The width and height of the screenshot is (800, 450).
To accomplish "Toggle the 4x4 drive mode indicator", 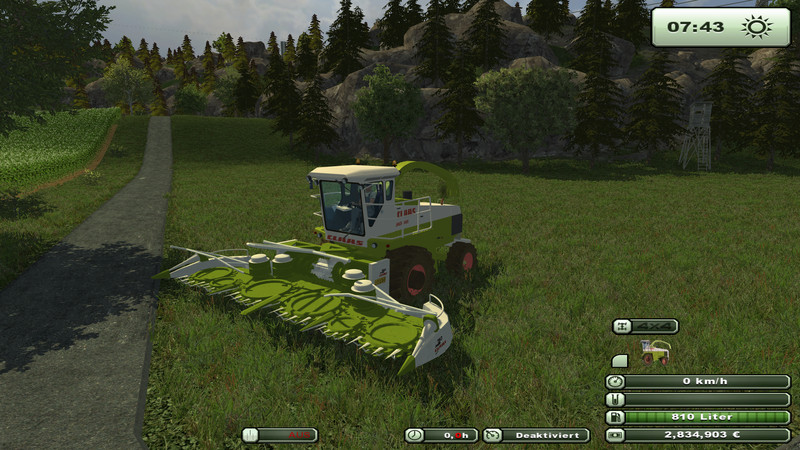I will click(x=646, y=326).
